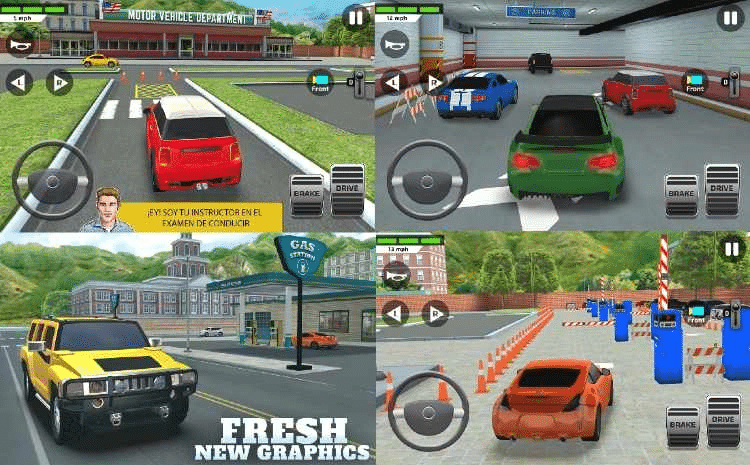Screen dimensions: 750x465
Task: Switch the Front camera view in red car scene
Action: [x=320, y=84]
